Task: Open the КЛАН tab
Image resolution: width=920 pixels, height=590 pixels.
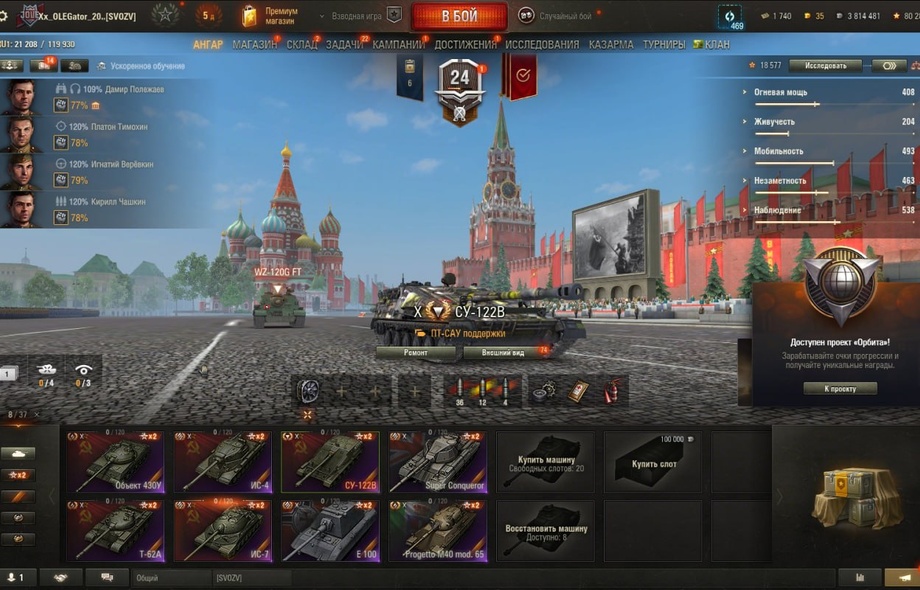Action: pyautogui.click(x=716, y=45)
